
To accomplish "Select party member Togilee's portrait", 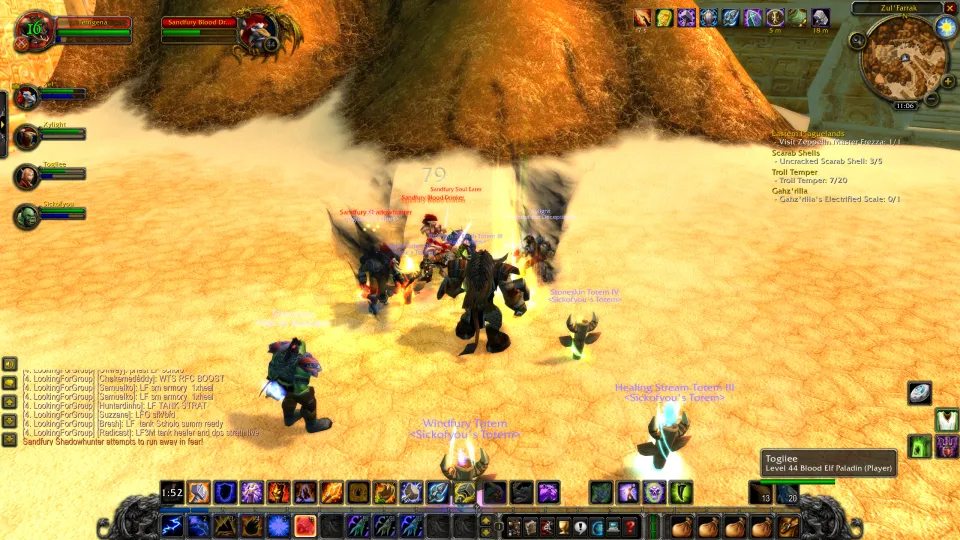I will click(27, 177).
